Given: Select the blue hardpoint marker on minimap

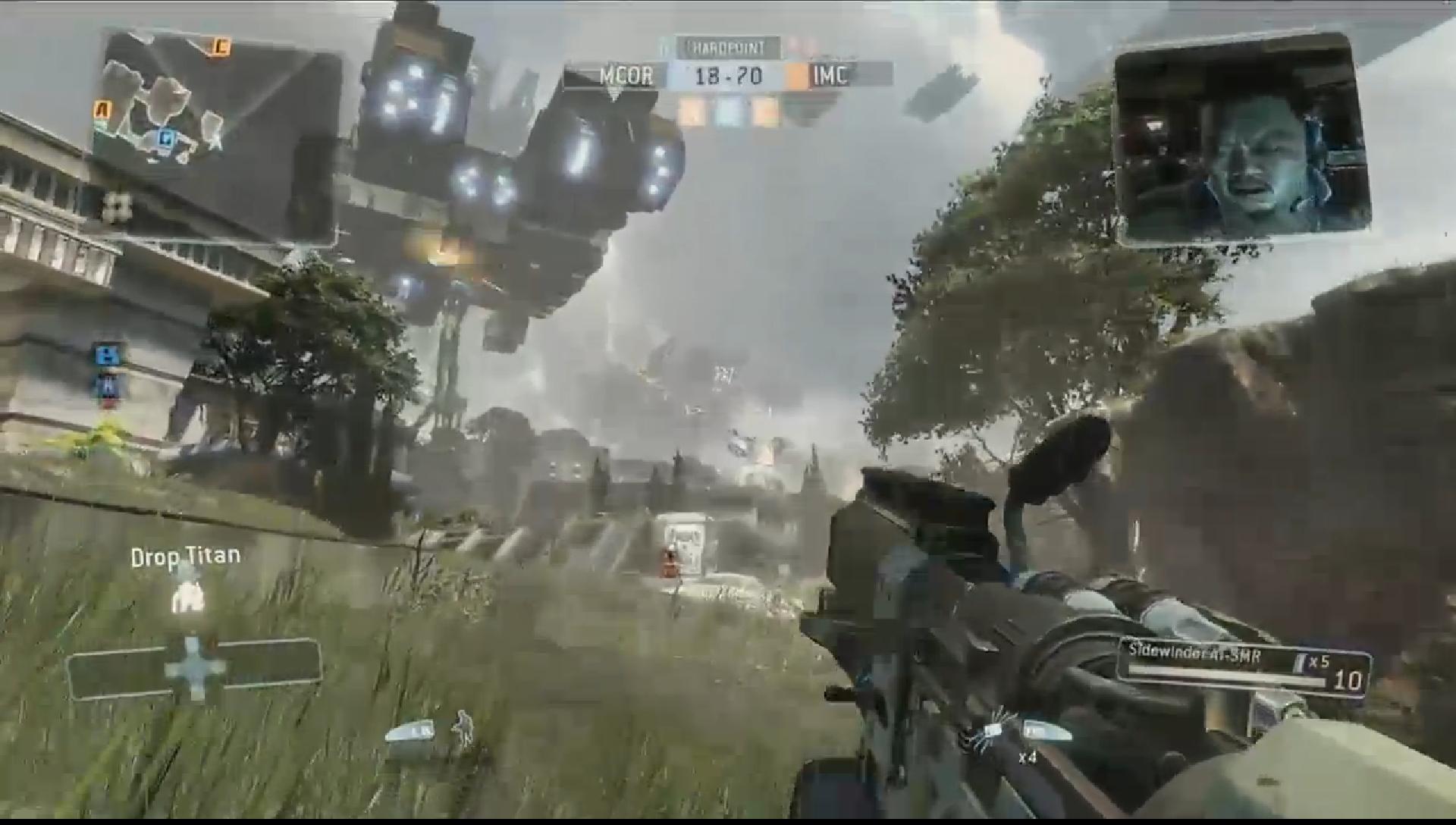Looking at the screenshot, I should click(165, 138).
